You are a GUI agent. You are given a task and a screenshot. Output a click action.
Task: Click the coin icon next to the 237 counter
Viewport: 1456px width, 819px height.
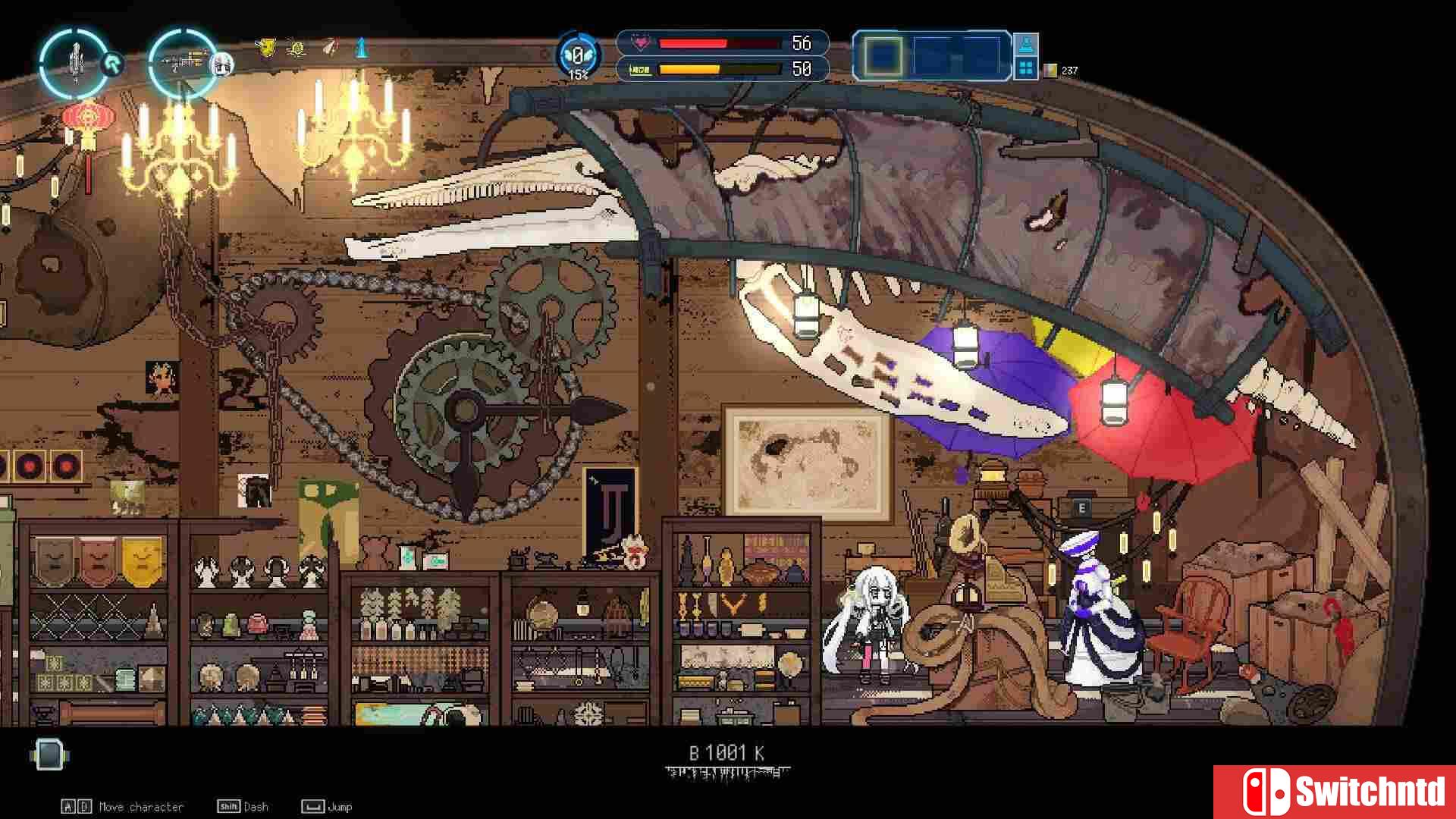pos(1052,70)
